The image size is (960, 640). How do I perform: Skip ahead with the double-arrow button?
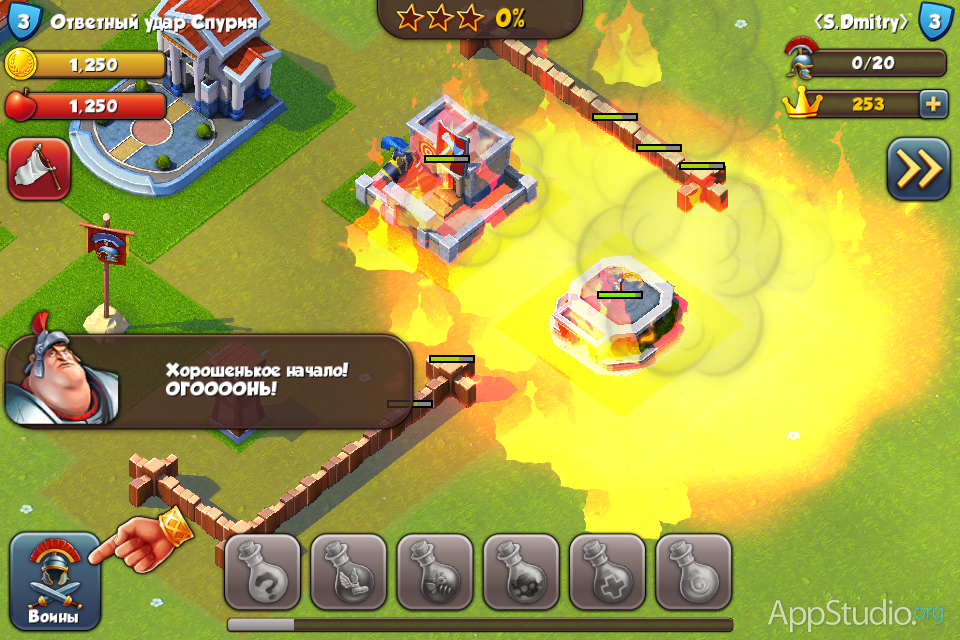point(917,169)
